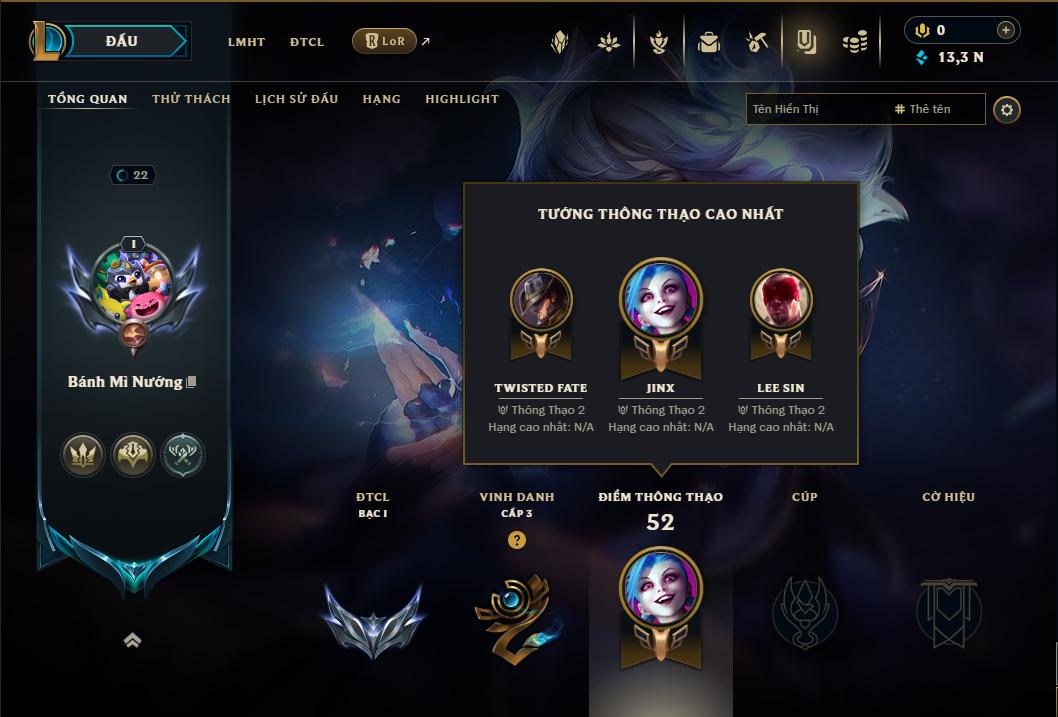The height and width of the screenshot is (717, 1058).
Task: Select the Twisted Fate mastery portrait
Action: click(x=541, y=301)
